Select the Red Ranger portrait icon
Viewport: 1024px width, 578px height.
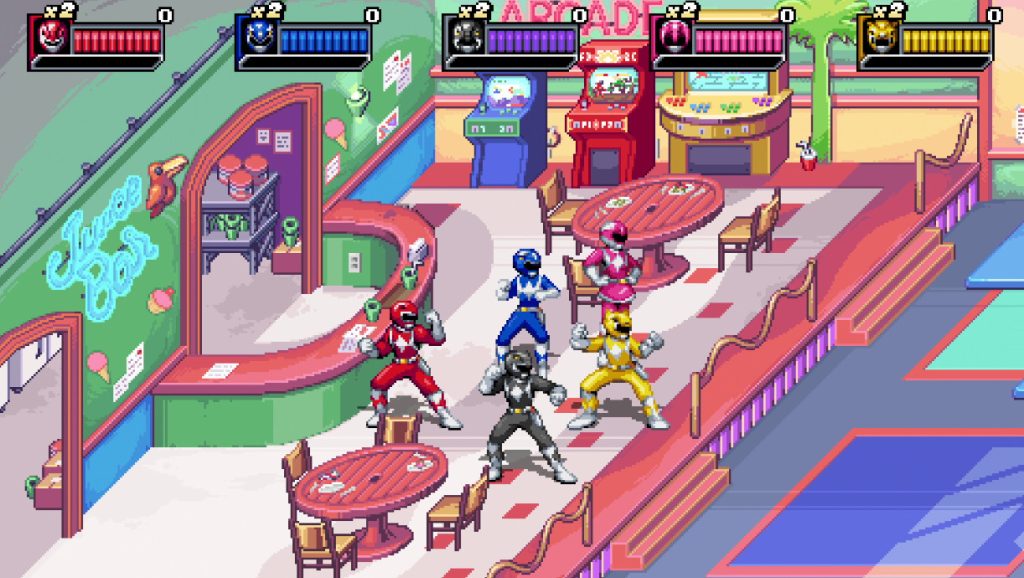click(x=52, y=37)
